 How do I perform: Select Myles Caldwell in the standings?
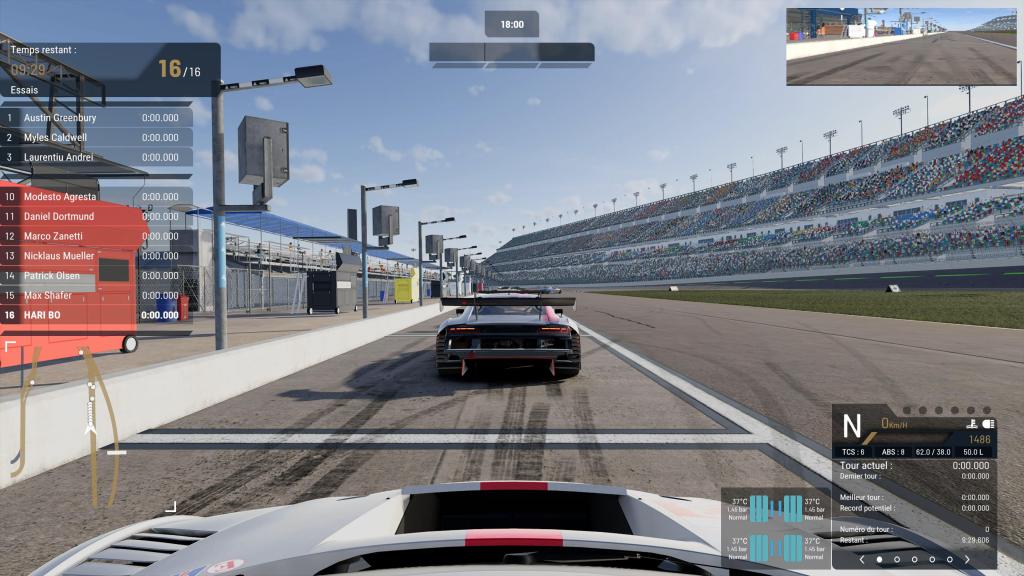tap(97, 137)
